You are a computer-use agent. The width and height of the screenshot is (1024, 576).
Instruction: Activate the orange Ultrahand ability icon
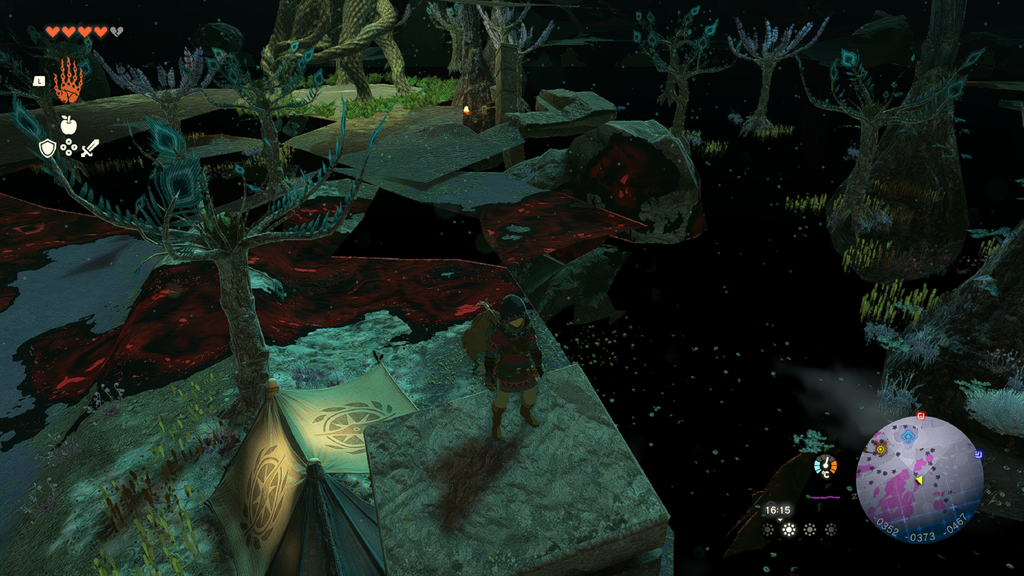pos(67,79)
